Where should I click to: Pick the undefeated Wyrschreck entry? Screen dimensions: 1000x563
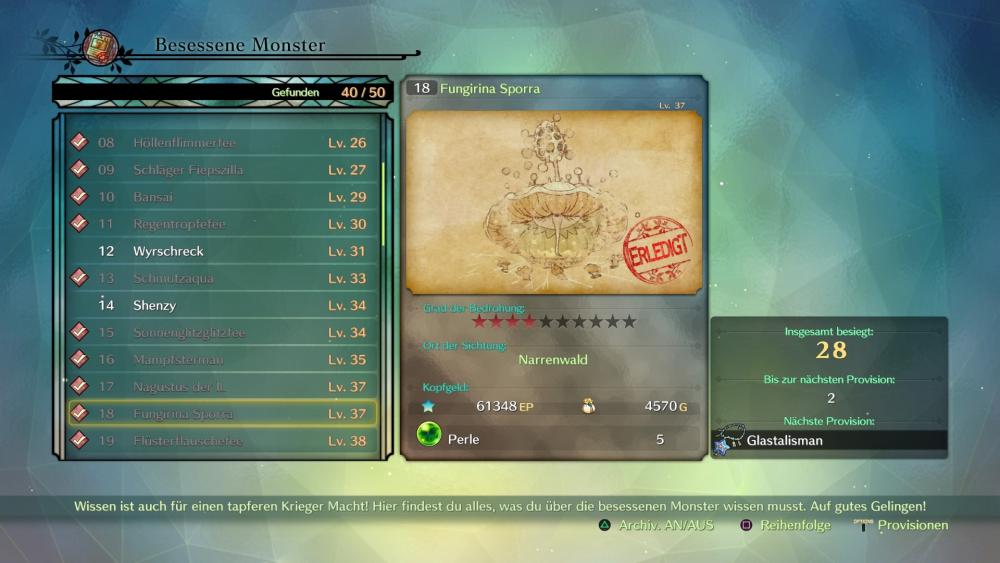coord(222,251)
